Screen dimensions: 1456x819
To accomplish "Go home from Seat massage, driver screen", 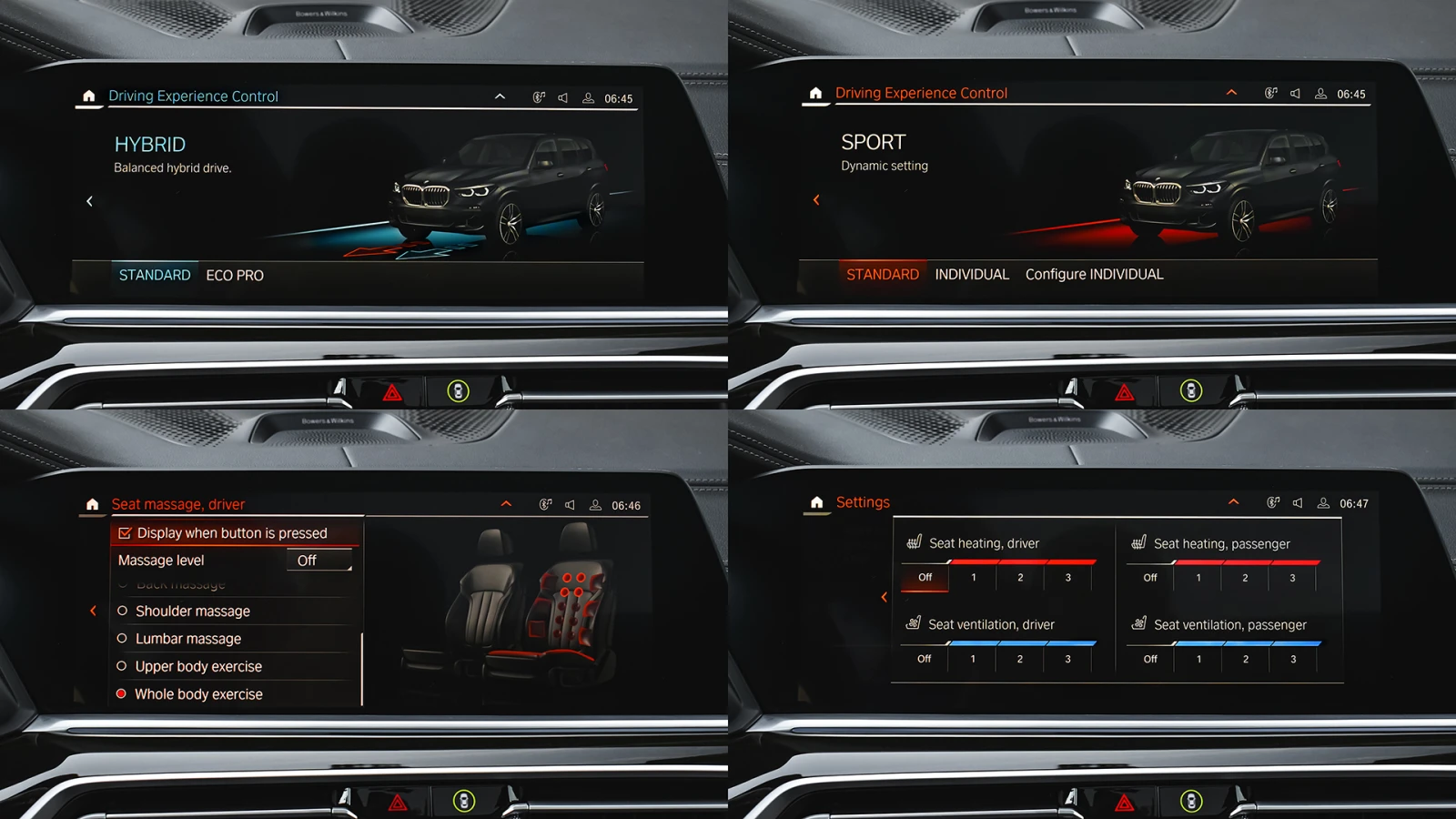I will pos(92,504).
